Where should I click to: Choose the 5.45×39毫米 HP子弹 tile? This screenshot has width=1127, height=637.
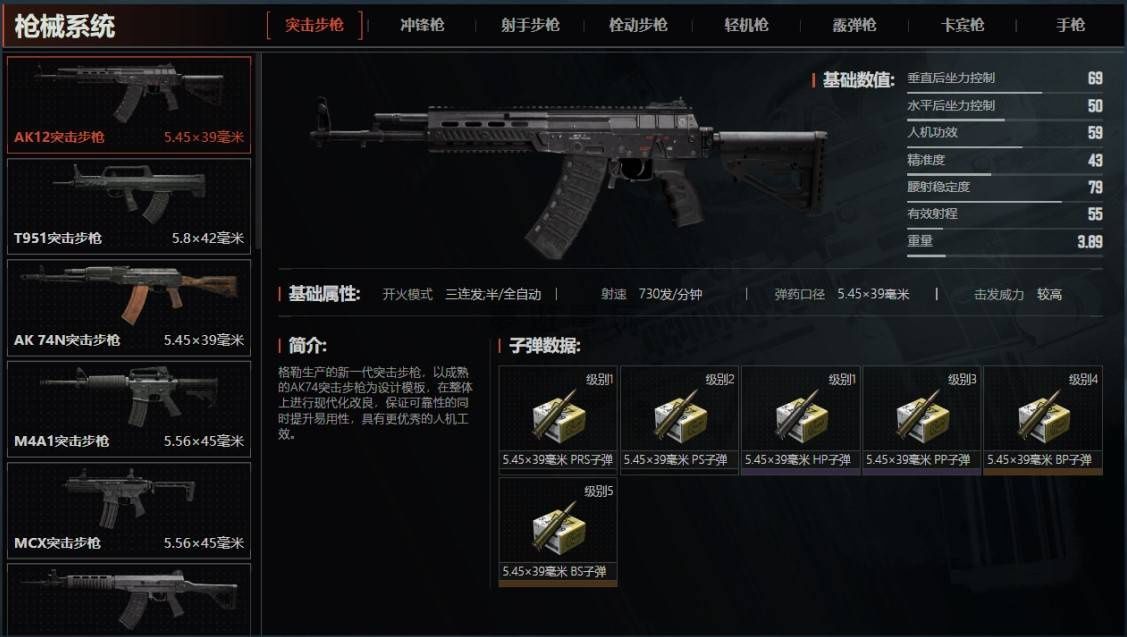pos(800,418)
